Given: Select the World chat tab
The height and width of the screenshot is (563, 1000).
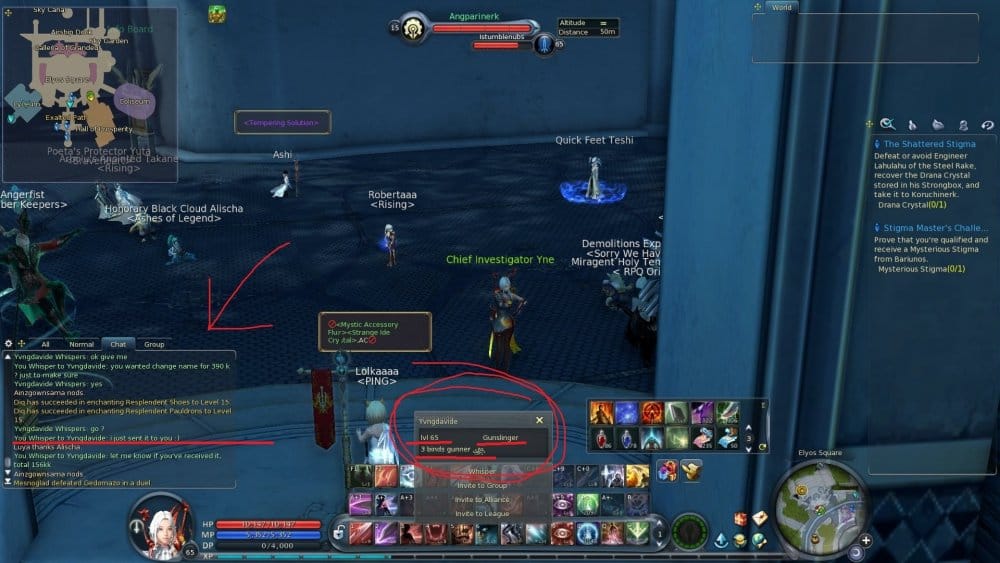Looking at the screenshot, I should (780, 7).
